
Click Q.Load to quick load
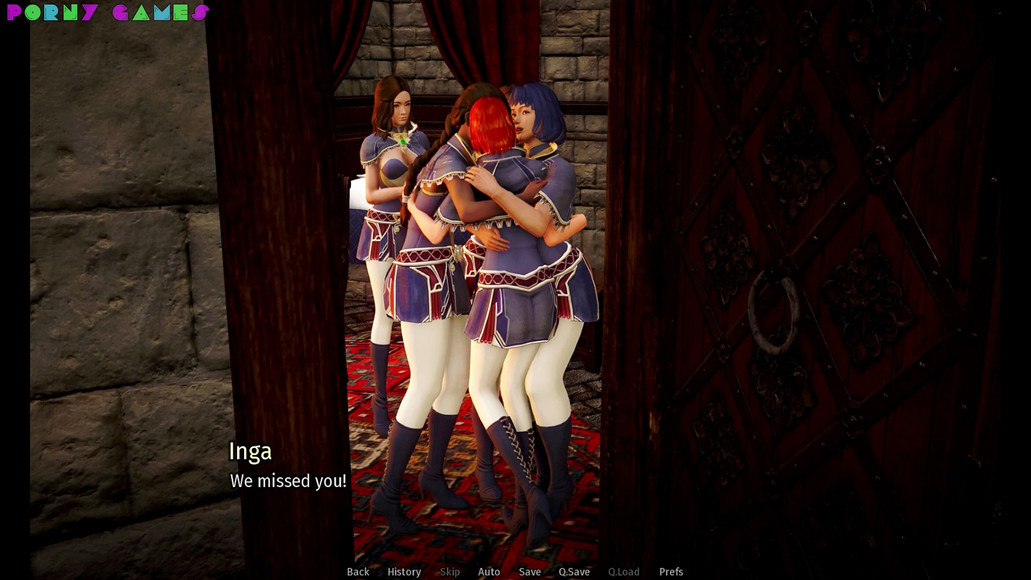[x=623, y=572]
